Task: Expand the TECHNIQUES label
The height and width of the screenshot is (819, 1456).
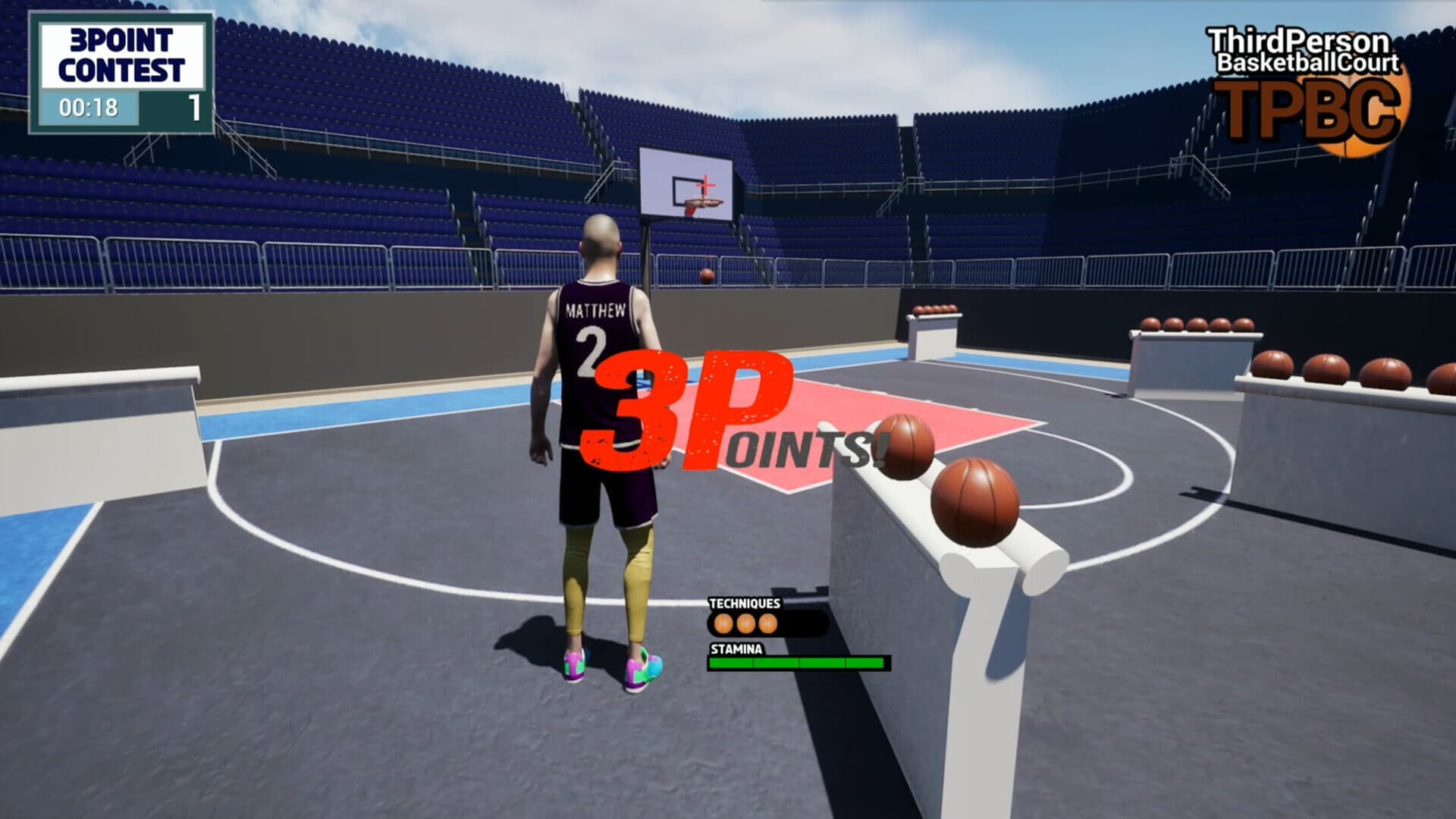Action: 744,604
